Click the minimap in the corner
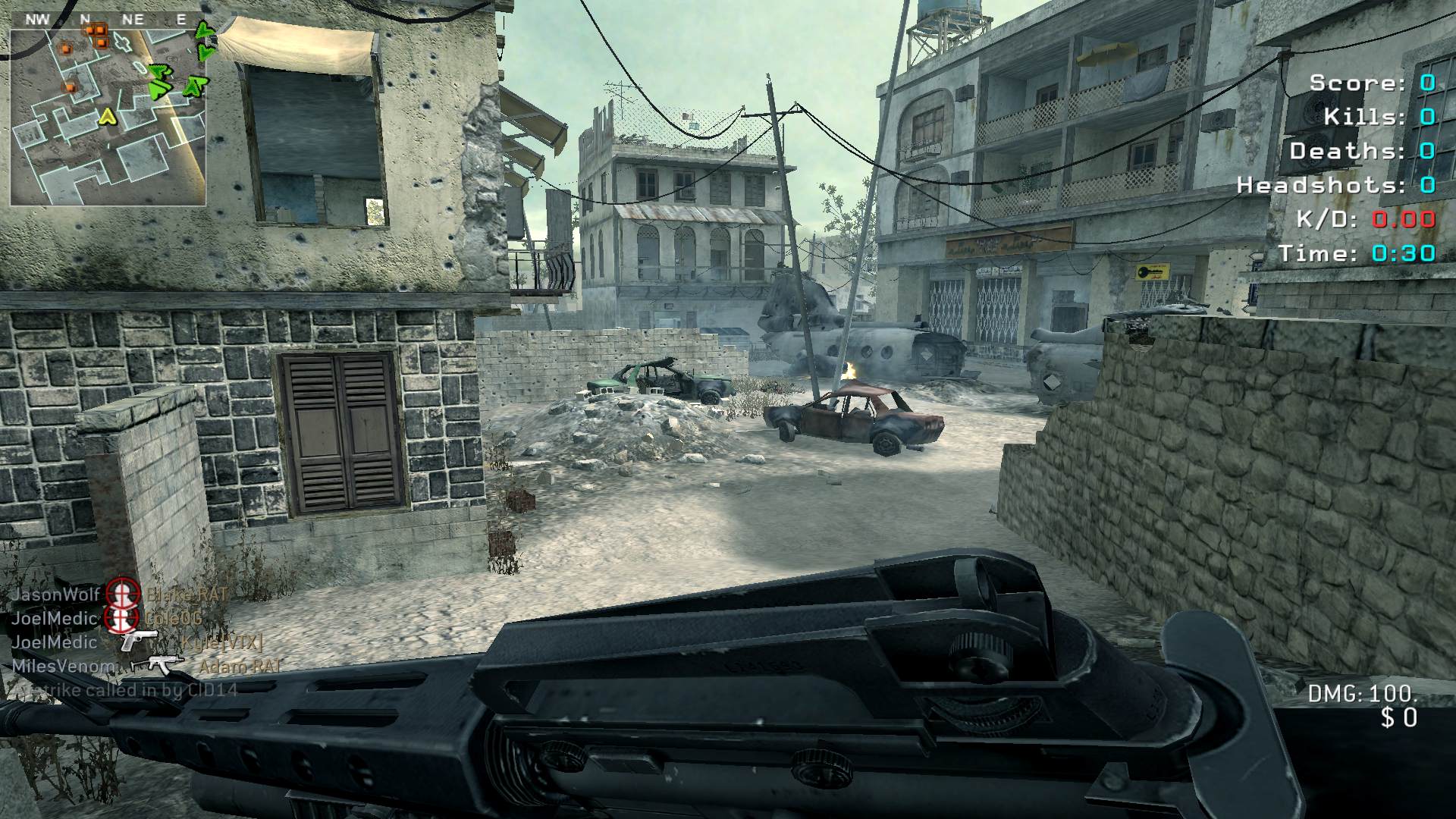Viewport: 1456px width, 819px height. click(108, 117)
